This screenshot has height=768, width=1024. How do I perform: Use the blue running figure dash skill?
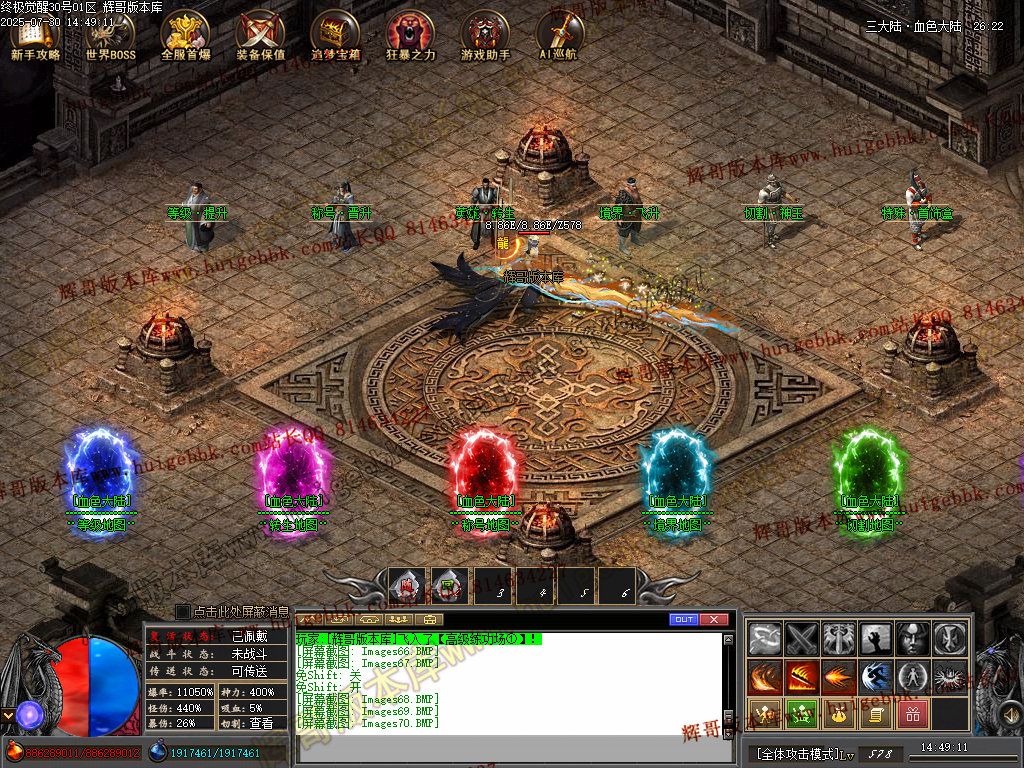tap(875, 677)
